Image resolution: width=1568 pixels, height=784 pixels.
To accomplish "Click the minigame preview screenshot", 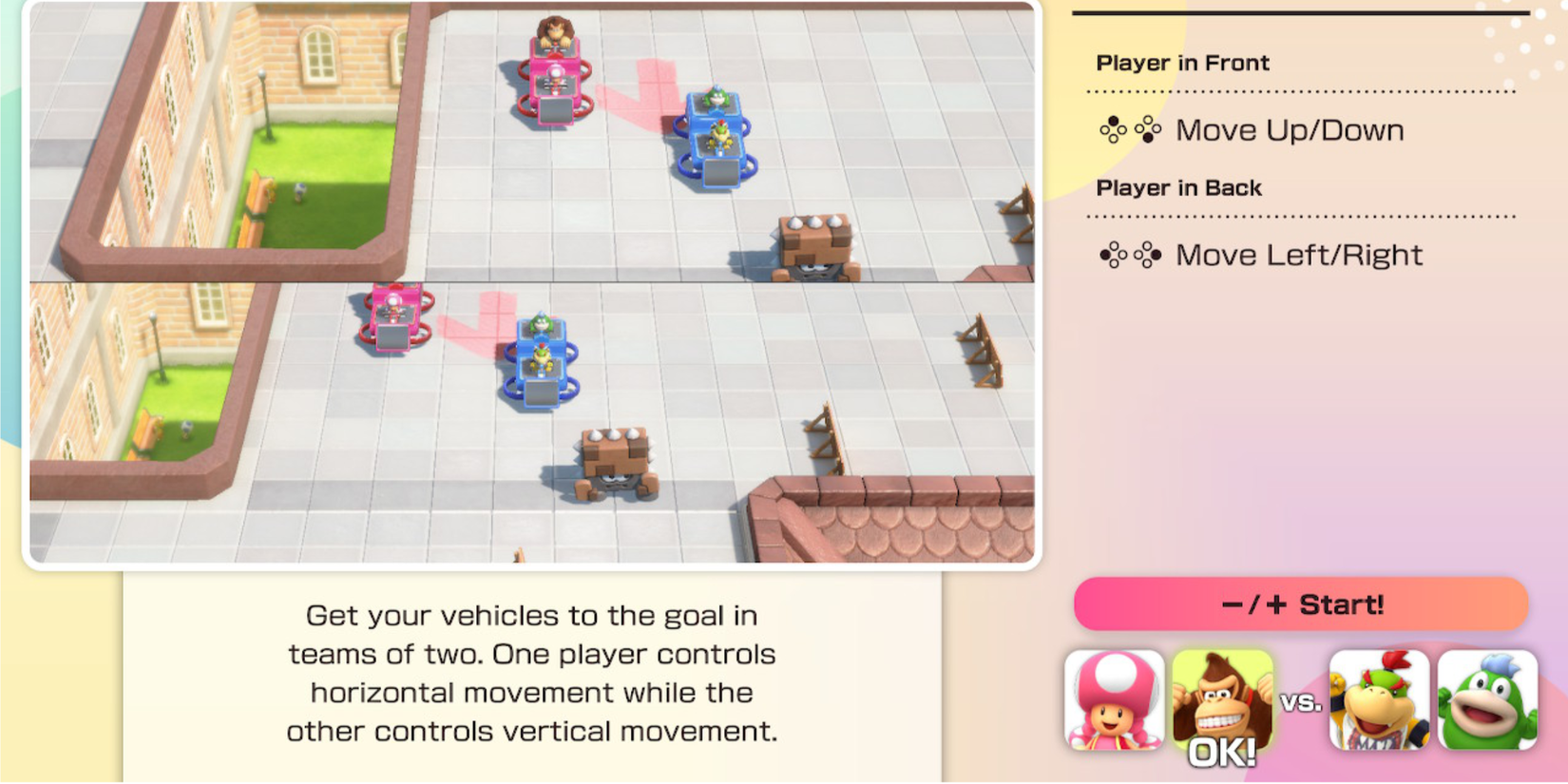I will [532, 285].
